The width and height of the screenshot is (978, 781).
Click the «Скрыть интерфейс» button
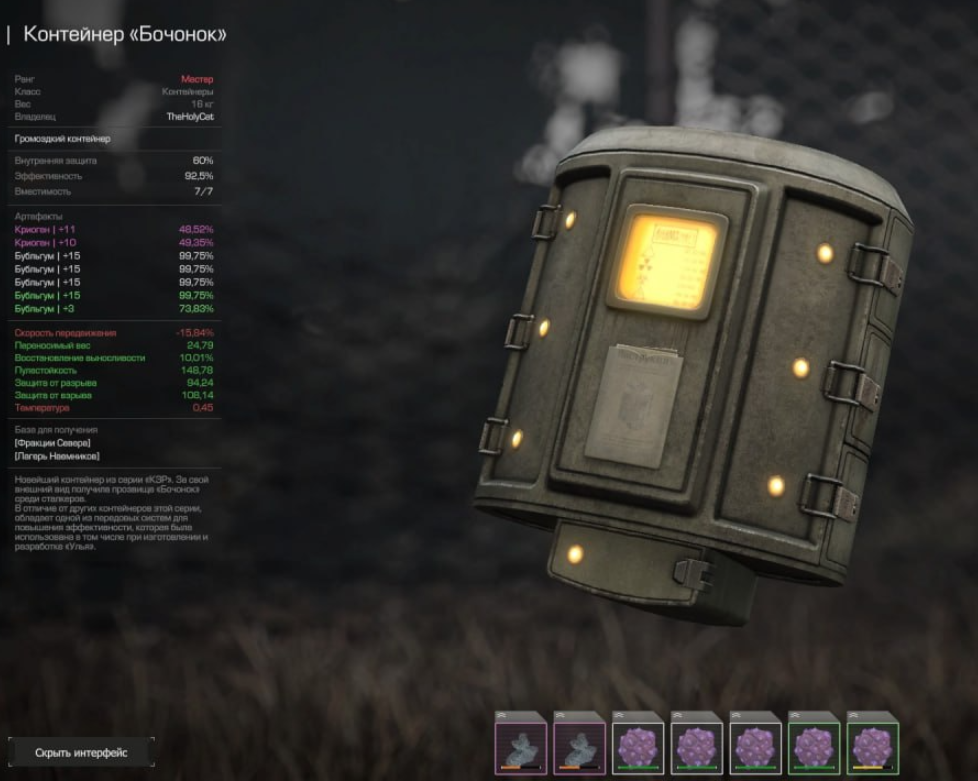pyautogui.click(x=81, y=752)
